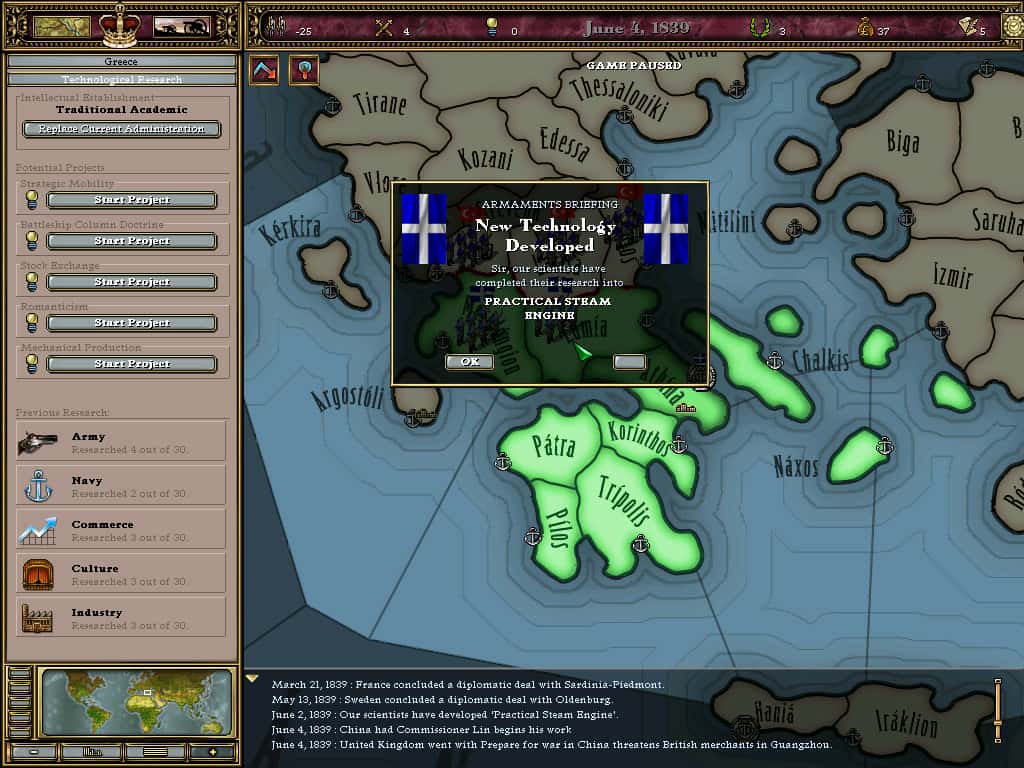View the Culture research category
The image size is (1024, 768).
121,574
